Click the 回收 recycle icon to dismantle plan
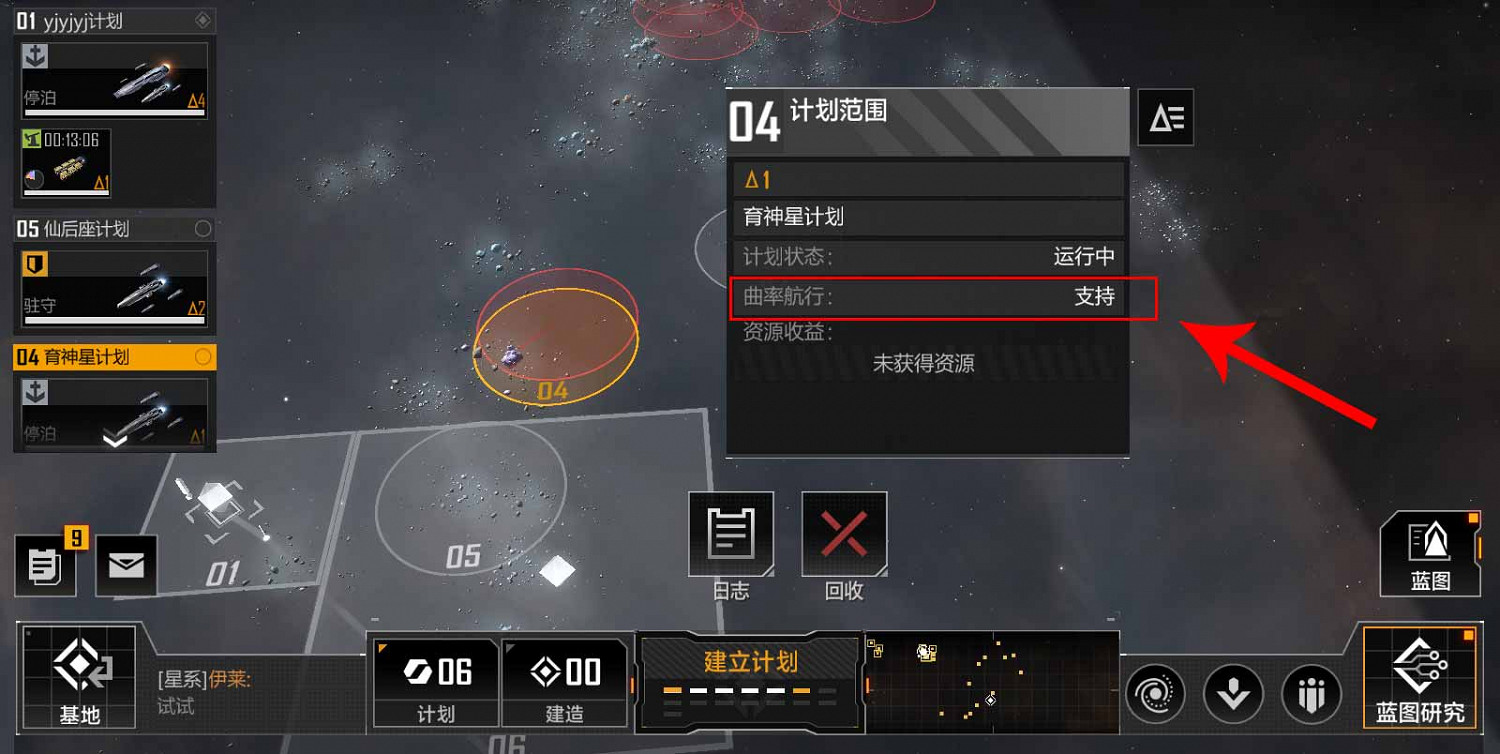Screen dimensions: 1500x754 pyautogui.click(x=843, y=533)
